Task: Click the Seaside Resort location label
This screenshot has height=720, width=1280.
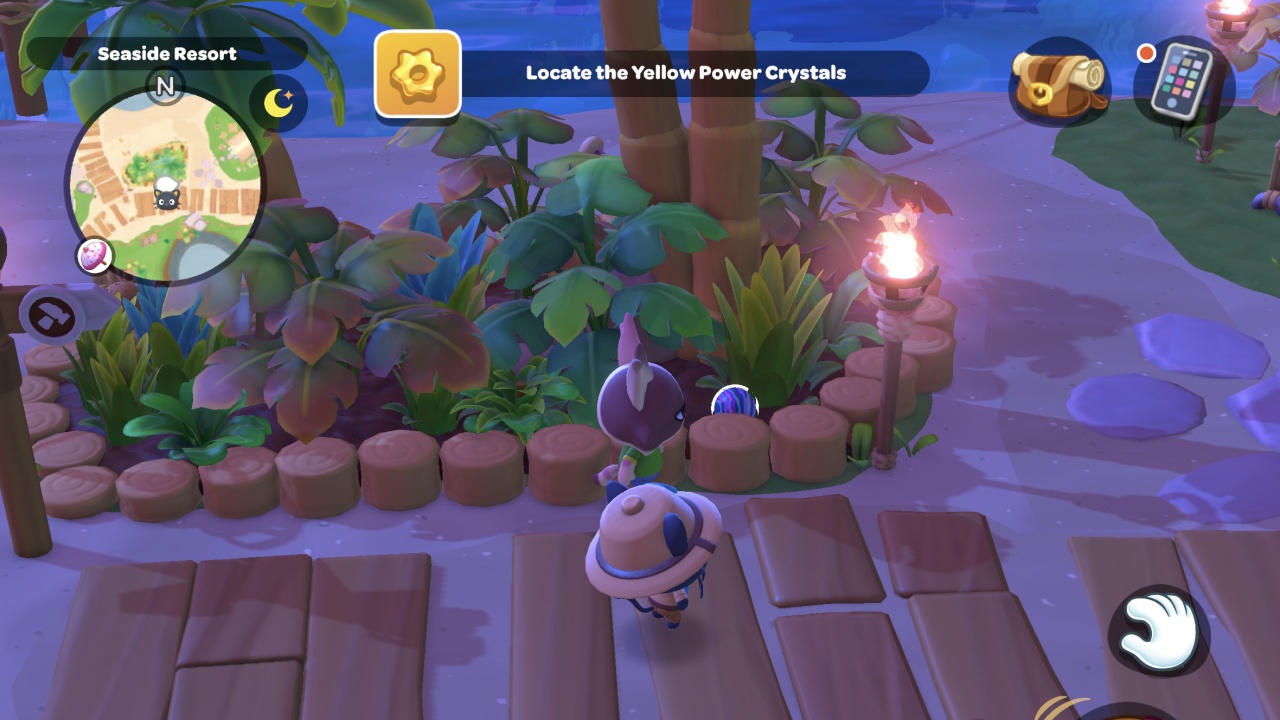Action: click(167, 55)
